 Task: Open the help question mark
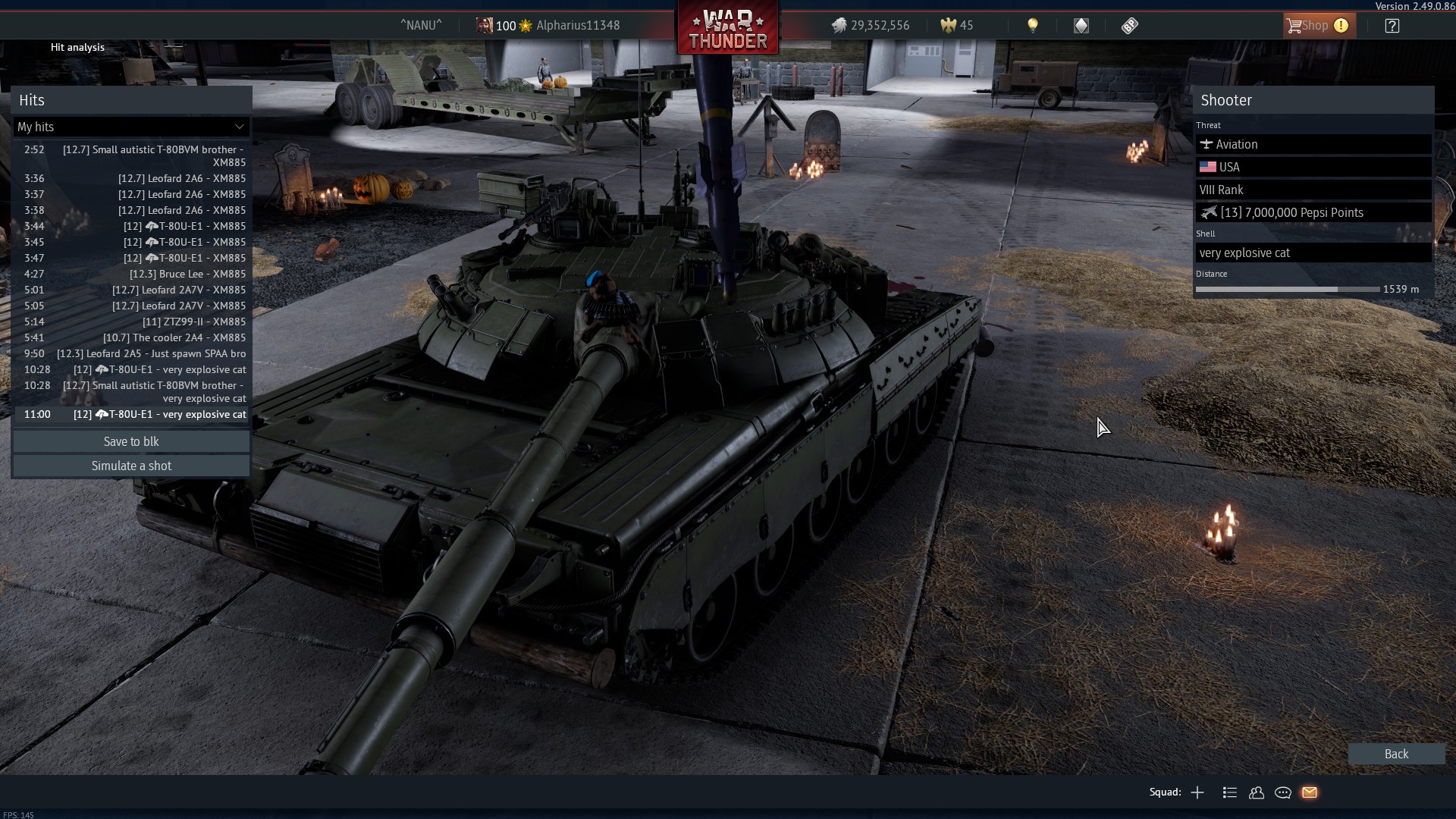click(1392, 26)
